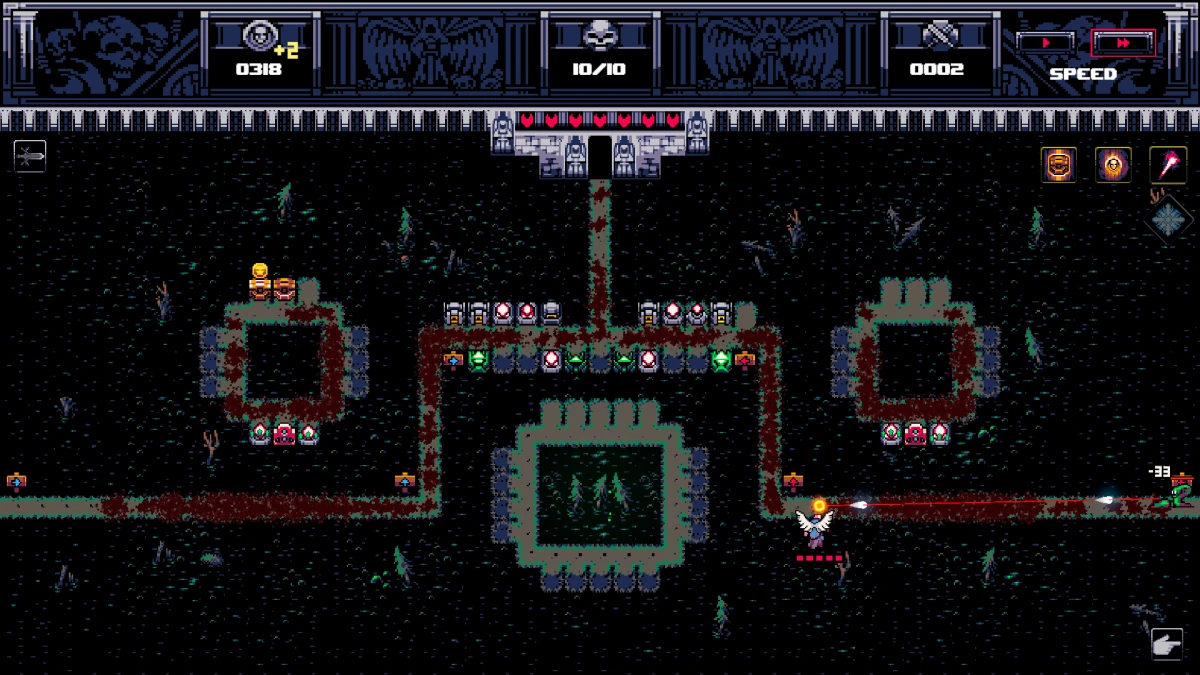The width and height of the screenshot is (1200, 675).
Task: Switch to fast-forward speed
Action: 1123,43
